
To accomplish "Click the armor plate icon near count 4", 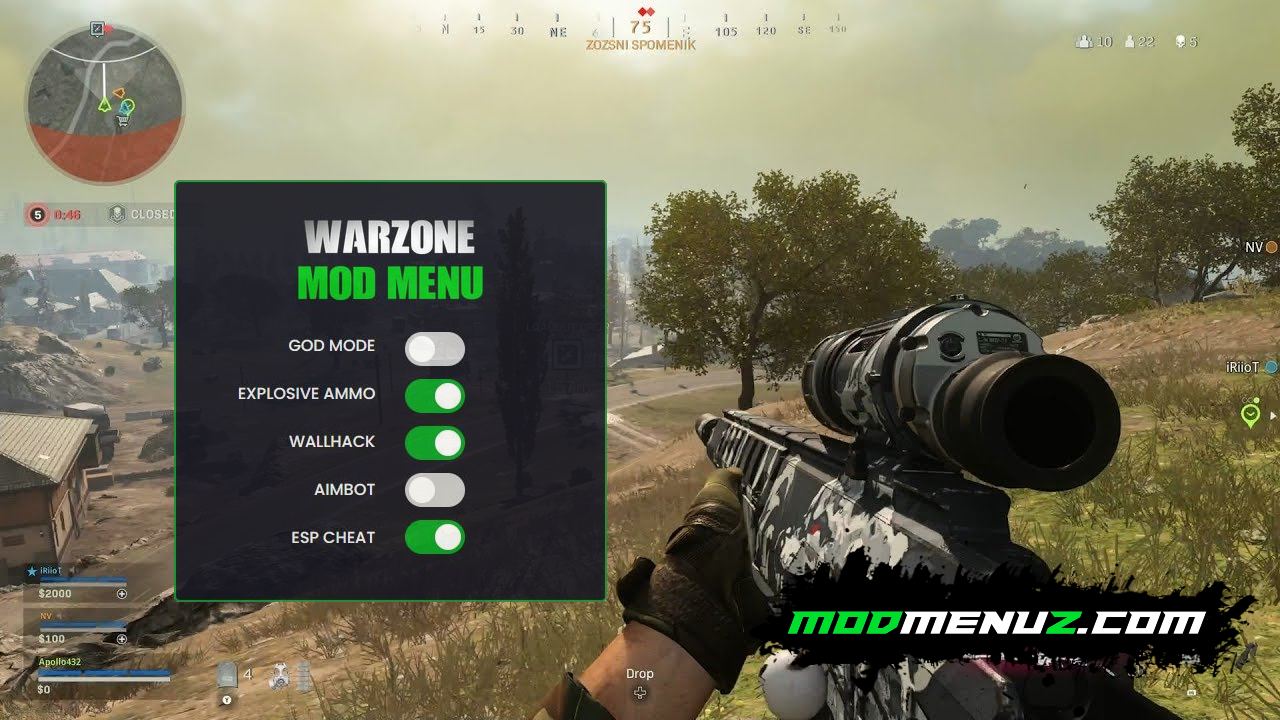I will 225,675.
